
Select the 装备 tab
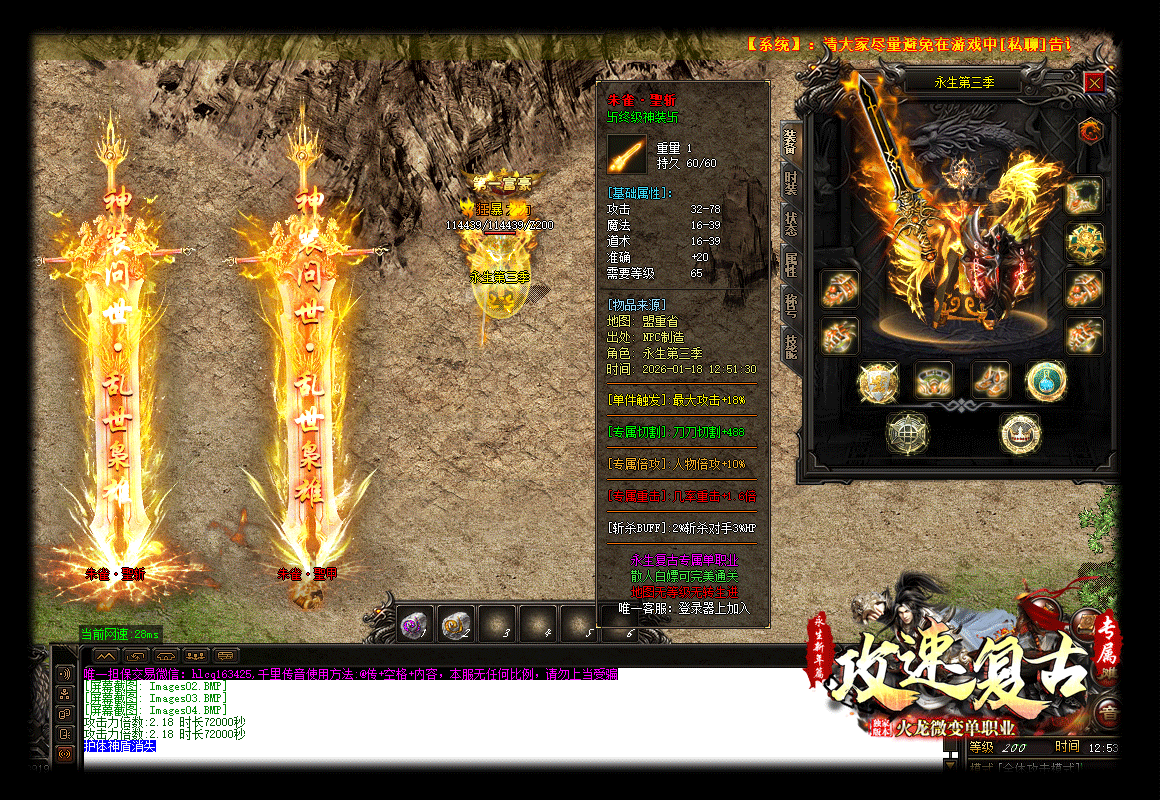791,145
